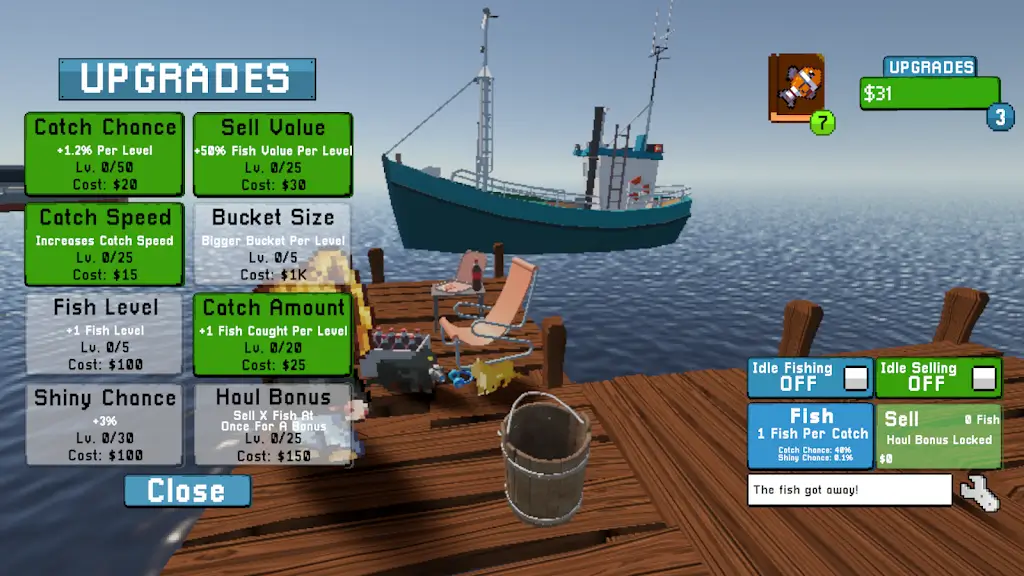This screenshot has height=576, width=1024.
Task: Purchase the Sell Value upgrade
Action: (x=272, y=154)
